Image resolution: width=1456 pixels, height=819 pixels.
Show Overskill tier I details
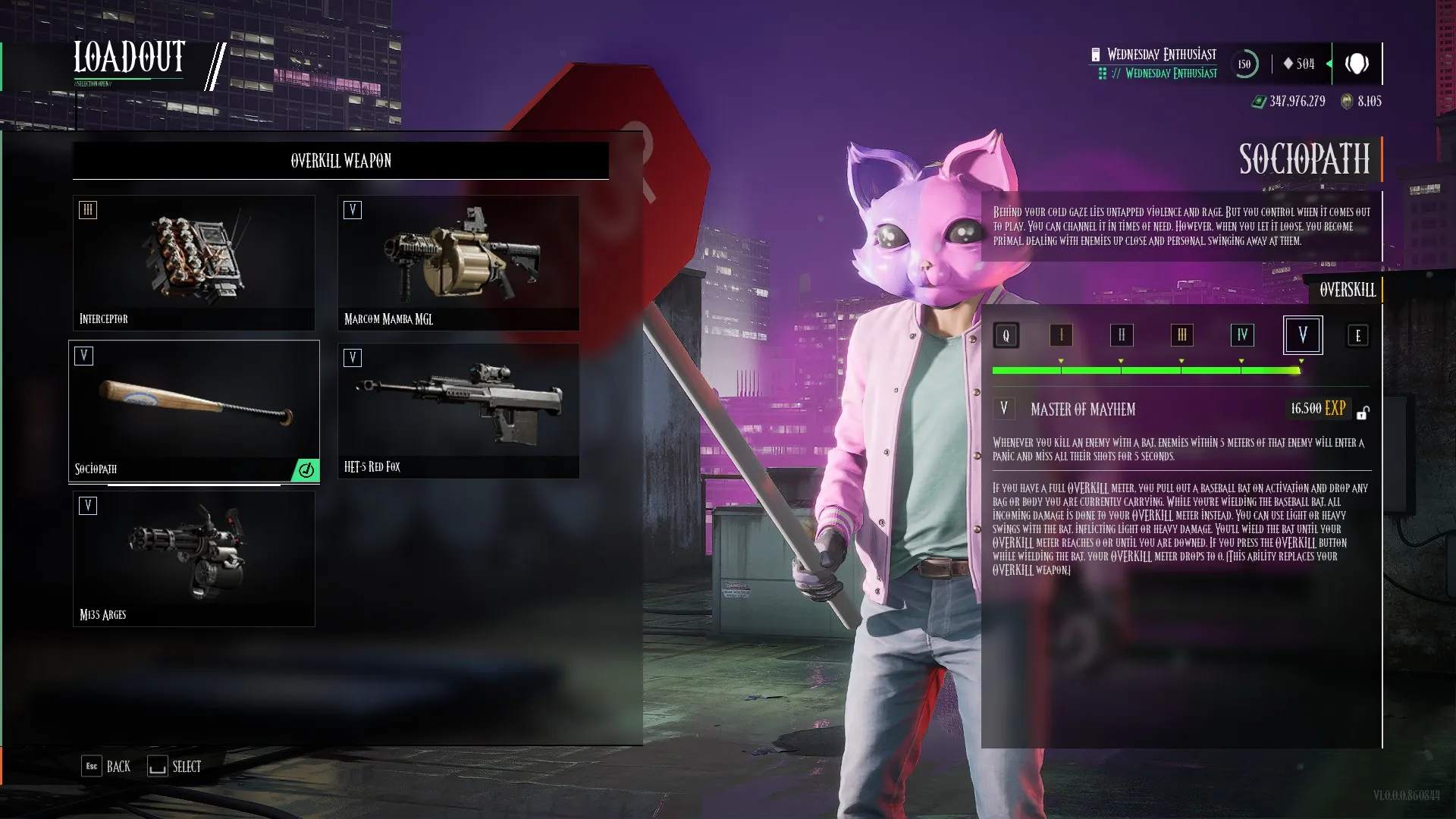tap(1061, 335)
